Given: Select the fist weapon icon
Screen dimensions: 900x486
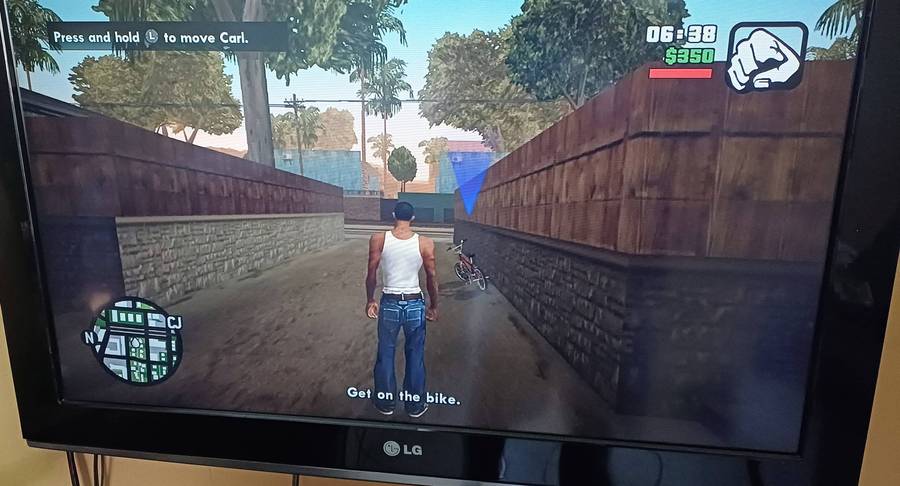Looking at the screenshot, I should 766,56.
